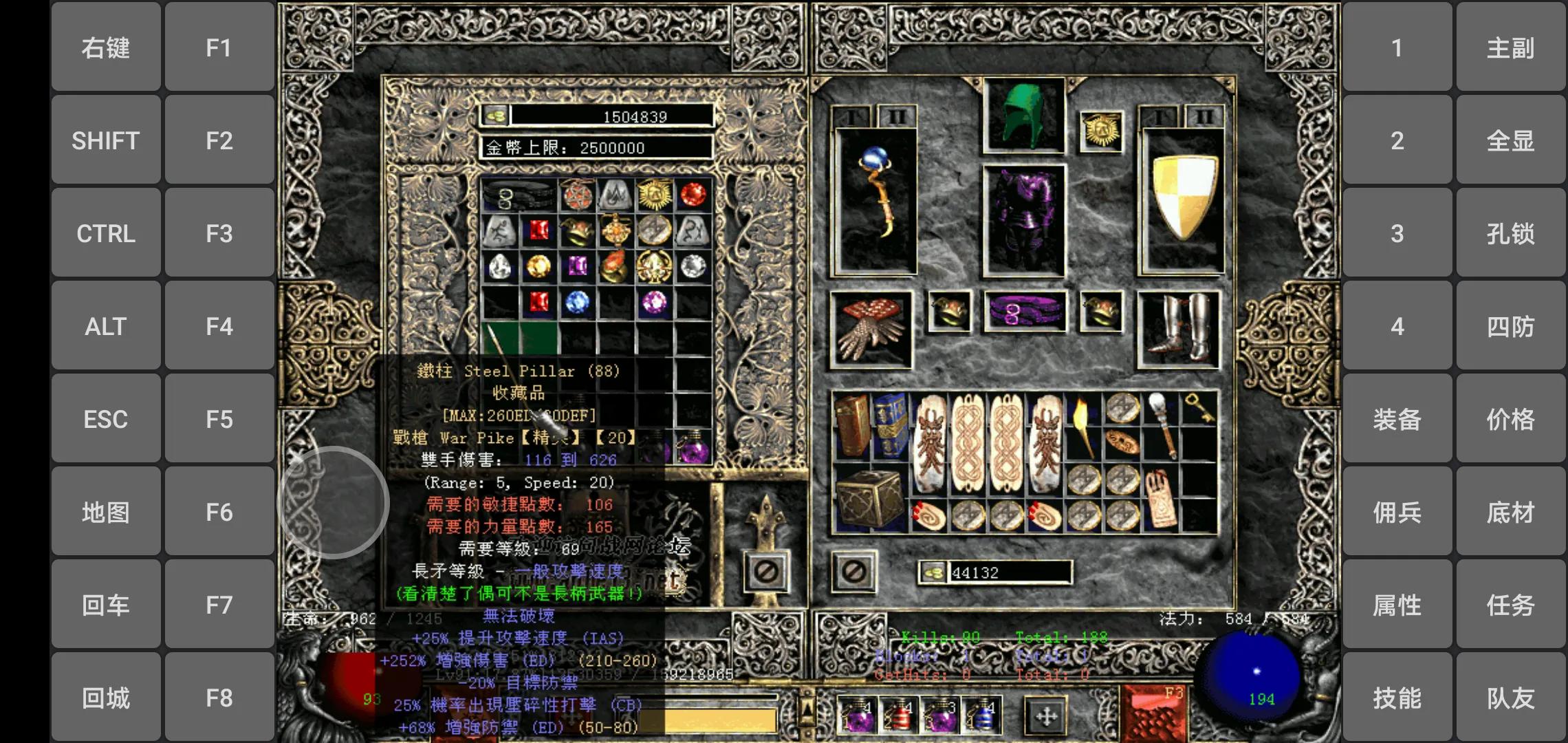This screenshot has width=1568, height=743.
Task: Open the 佣兵 mercenary panel
Action: pos(1397,513)
